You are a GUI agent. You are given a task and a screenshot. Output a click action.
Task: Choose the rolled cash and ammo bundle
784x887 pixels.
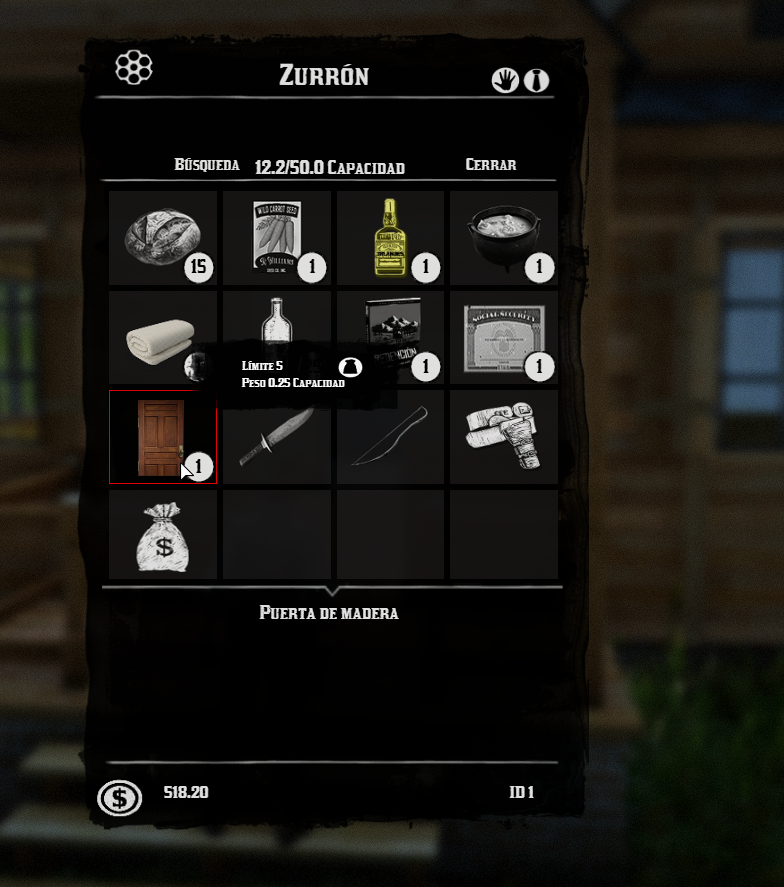tap(503, 437)
